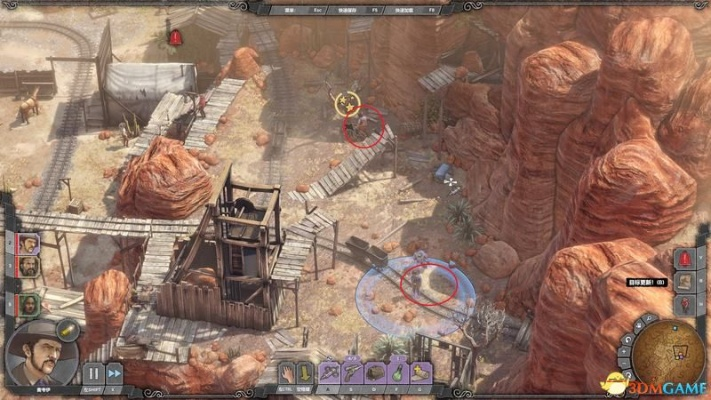Select the middle bearded character portrait
The width and height of the screenshot is (711, 400).
pyautogui.click(x=28, y=268)
